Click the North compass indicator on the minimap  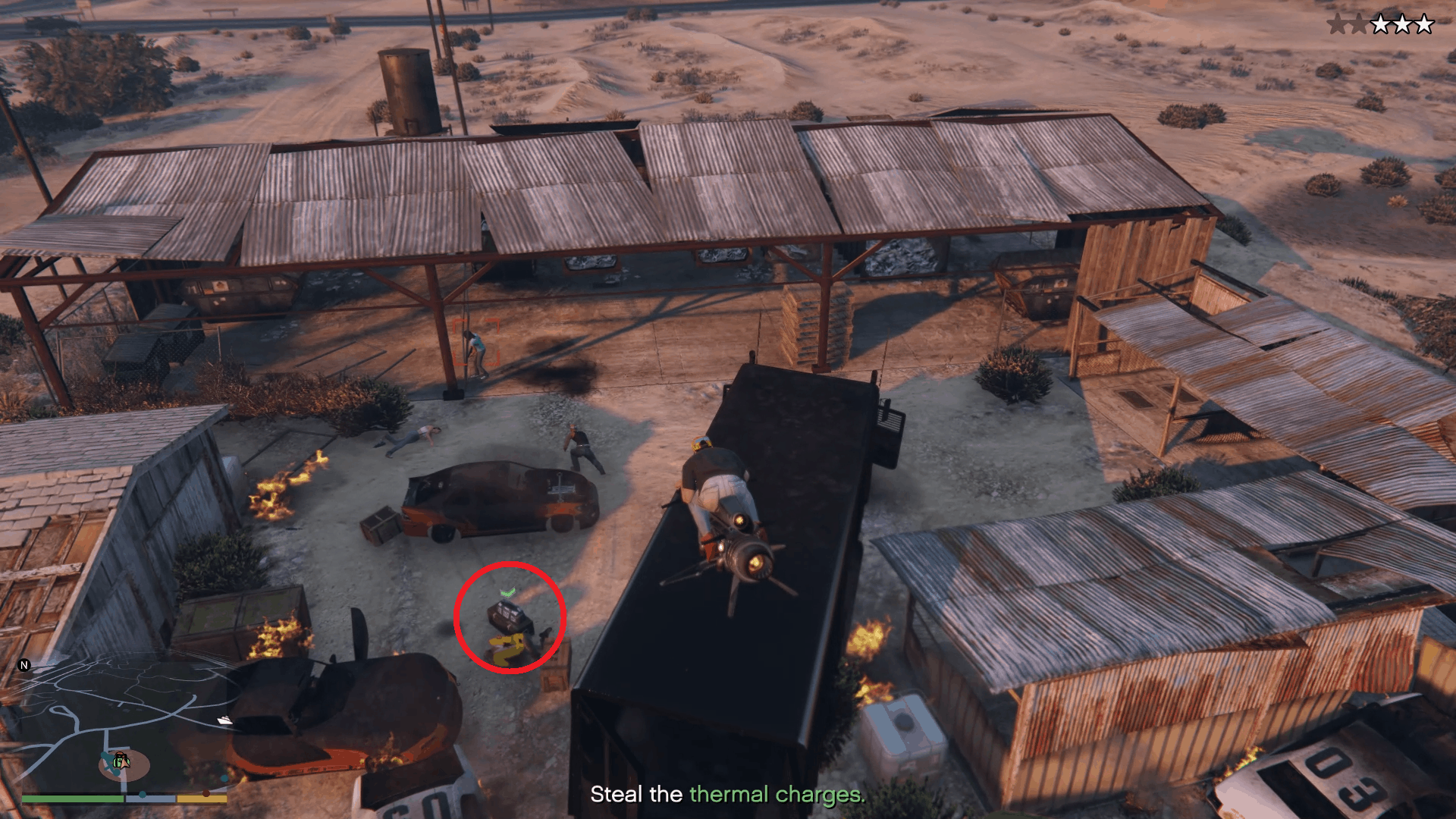(x=24, y=665)
